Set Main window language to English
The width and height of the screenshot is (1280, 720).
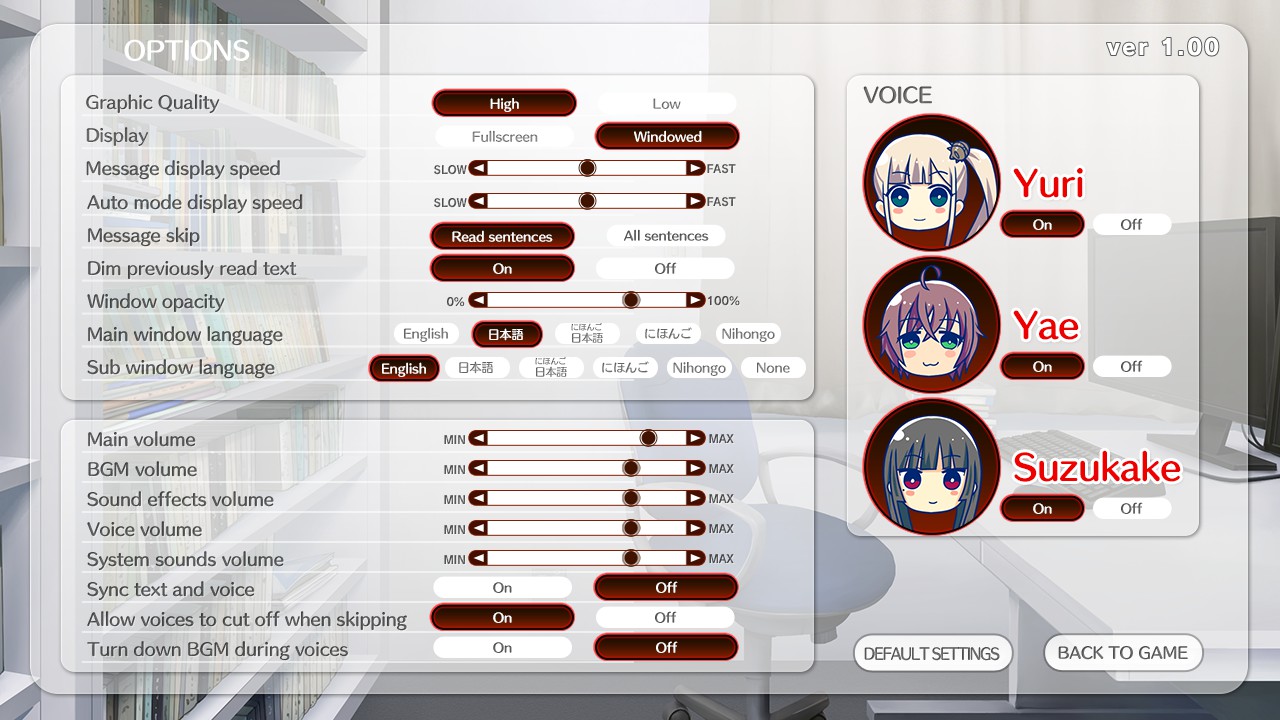tap(426, 333)
